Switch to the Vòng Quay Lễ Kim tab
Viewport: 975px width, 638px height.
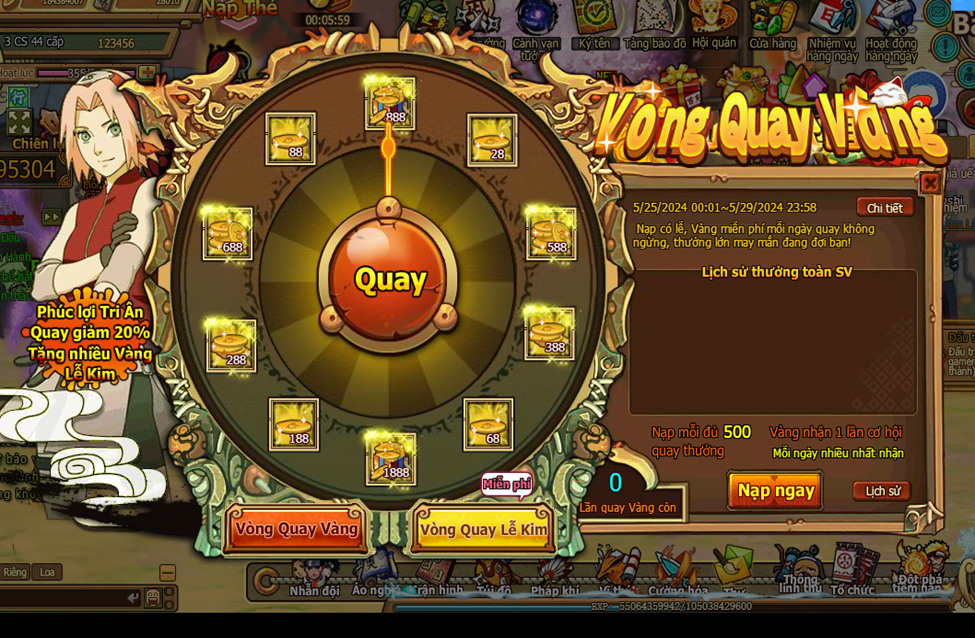pyautogui.click(x=483, y=529)
